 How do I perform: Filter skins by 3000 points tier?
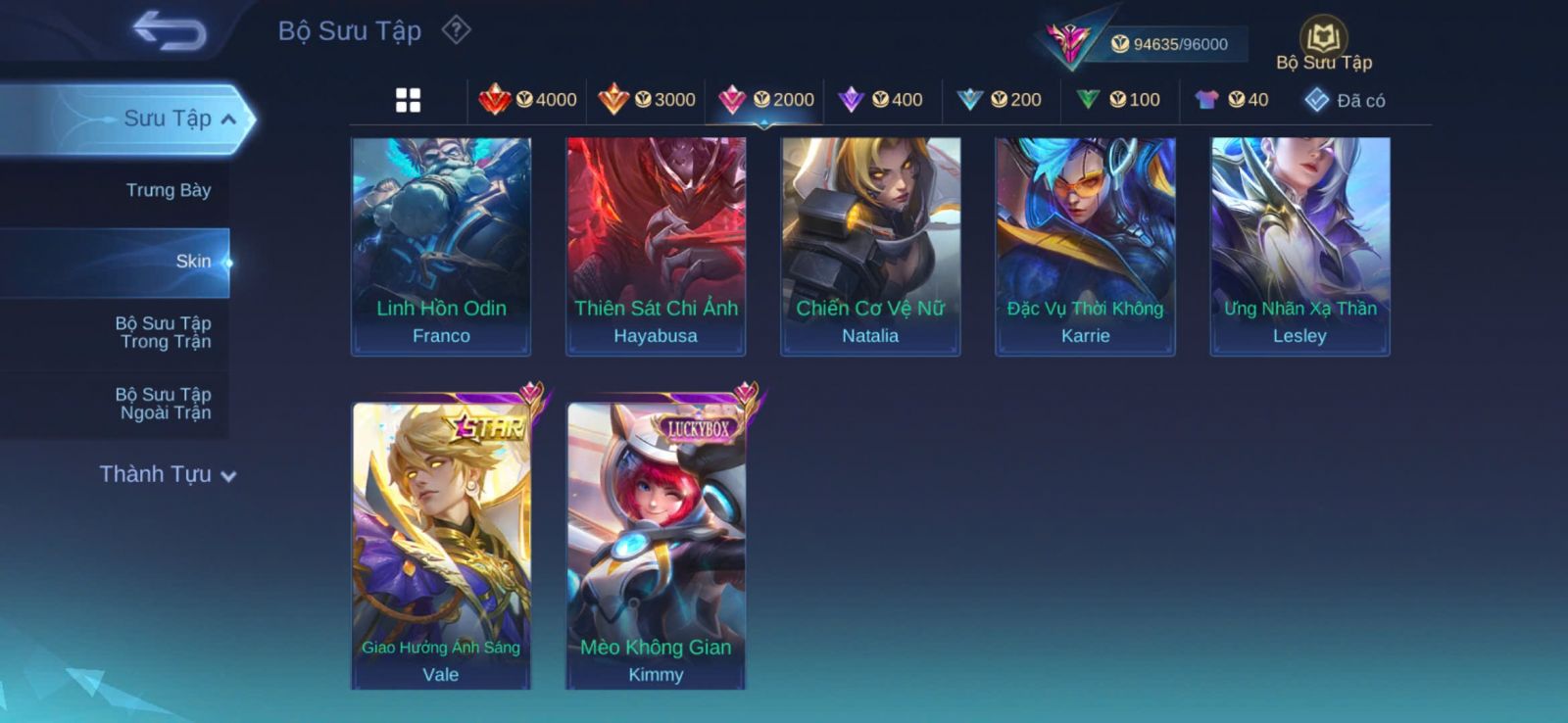(x=647, y=100)
